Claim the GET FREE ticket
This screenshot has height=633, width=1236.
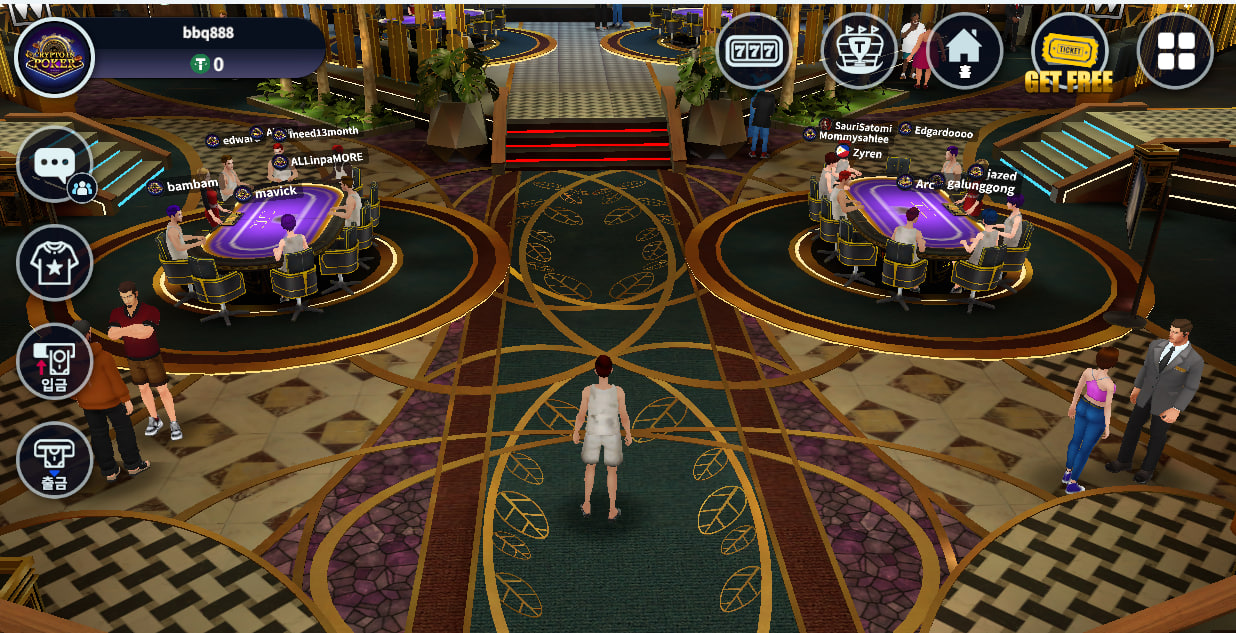(1069, 55)
